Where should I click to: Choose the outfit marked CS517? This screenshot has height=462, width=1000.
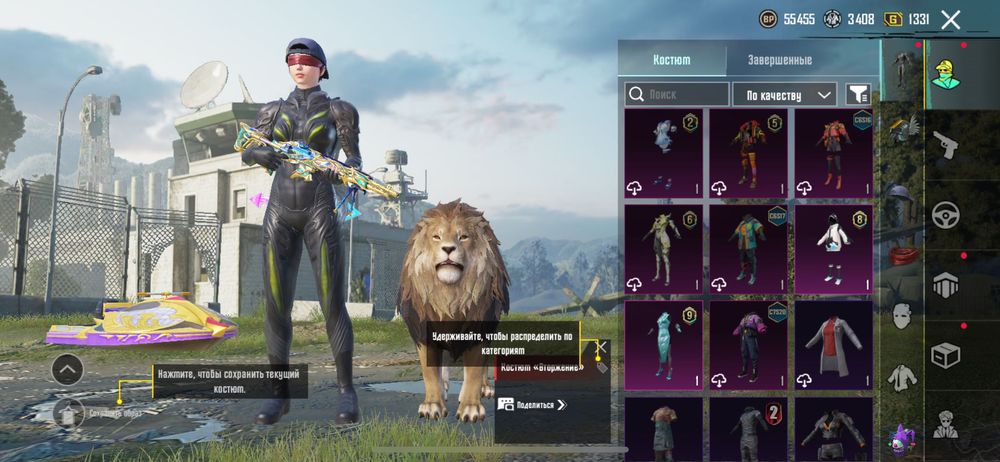[x=748, y=248]
